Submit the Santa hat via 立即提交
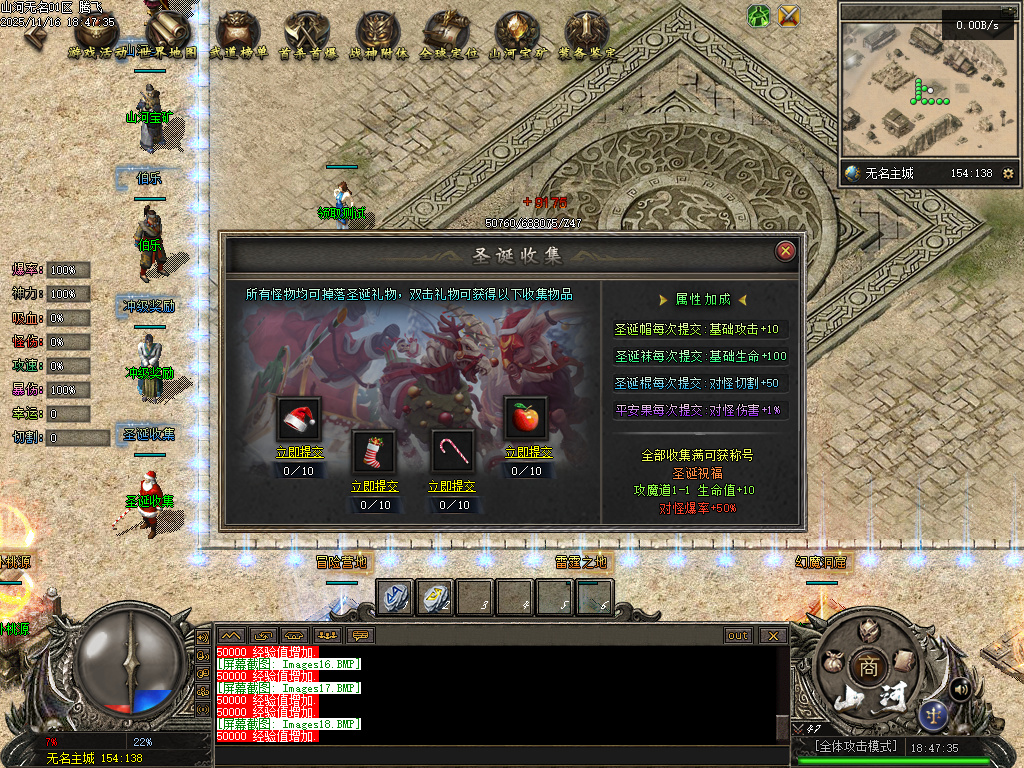 click(x=300, y=452)
